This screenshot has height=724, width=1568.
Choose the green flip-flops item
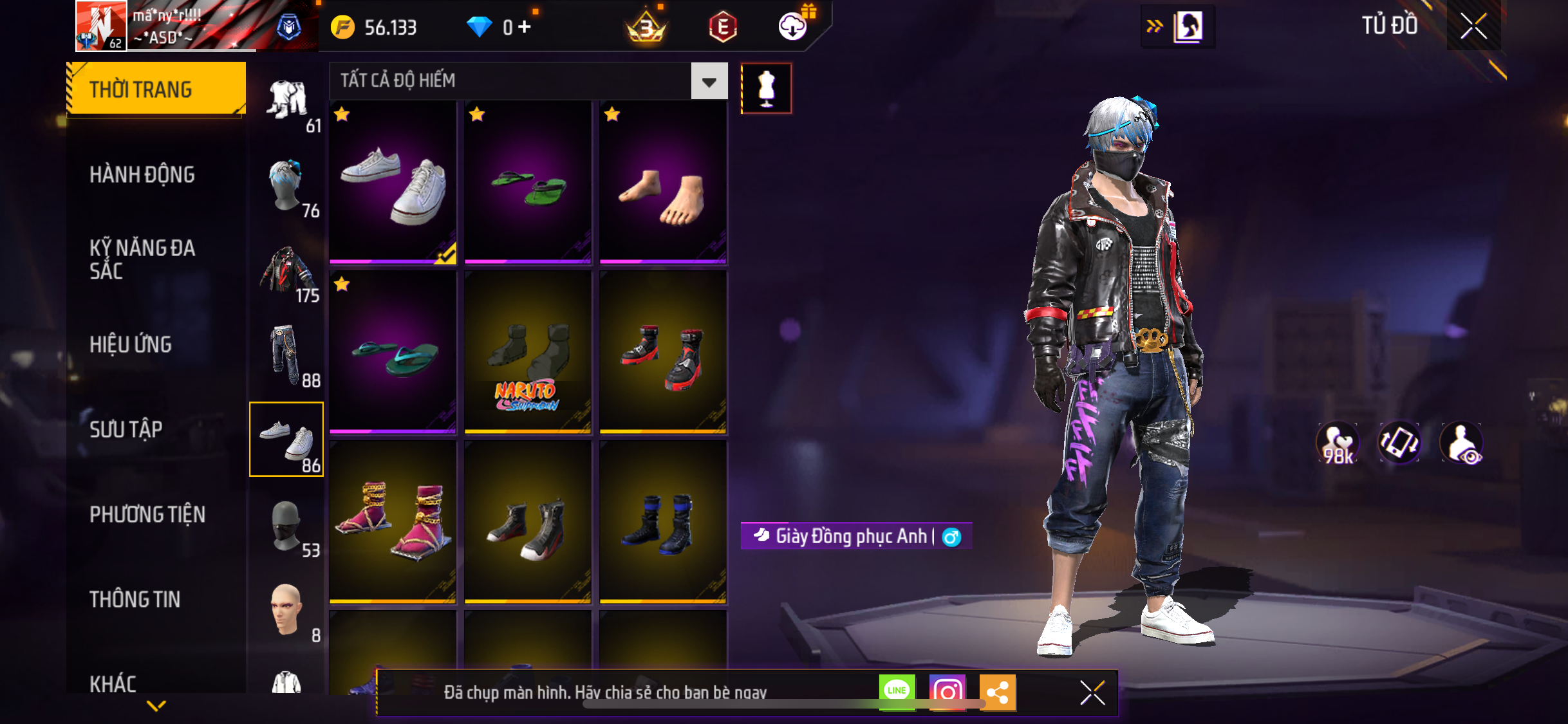point(528,183)
